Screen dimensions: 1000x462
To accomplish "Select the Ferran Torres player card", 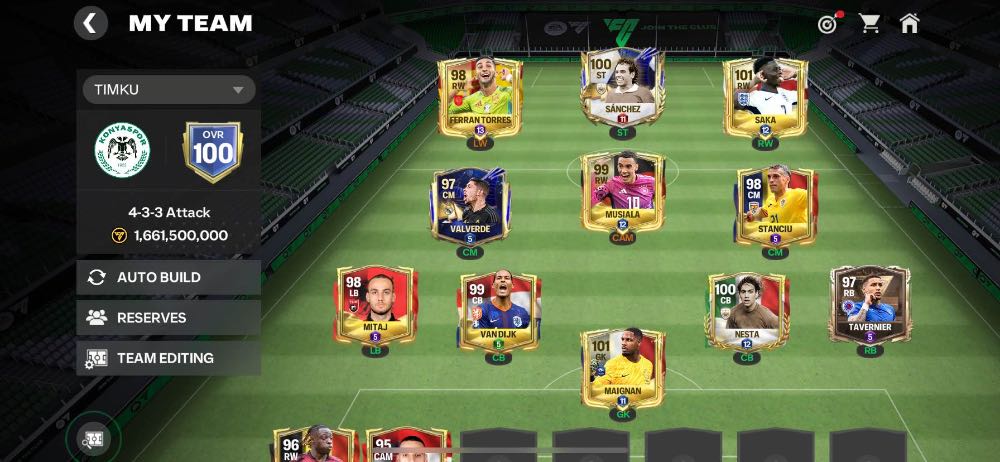I will pyautogui.click(x=479, y=97).
